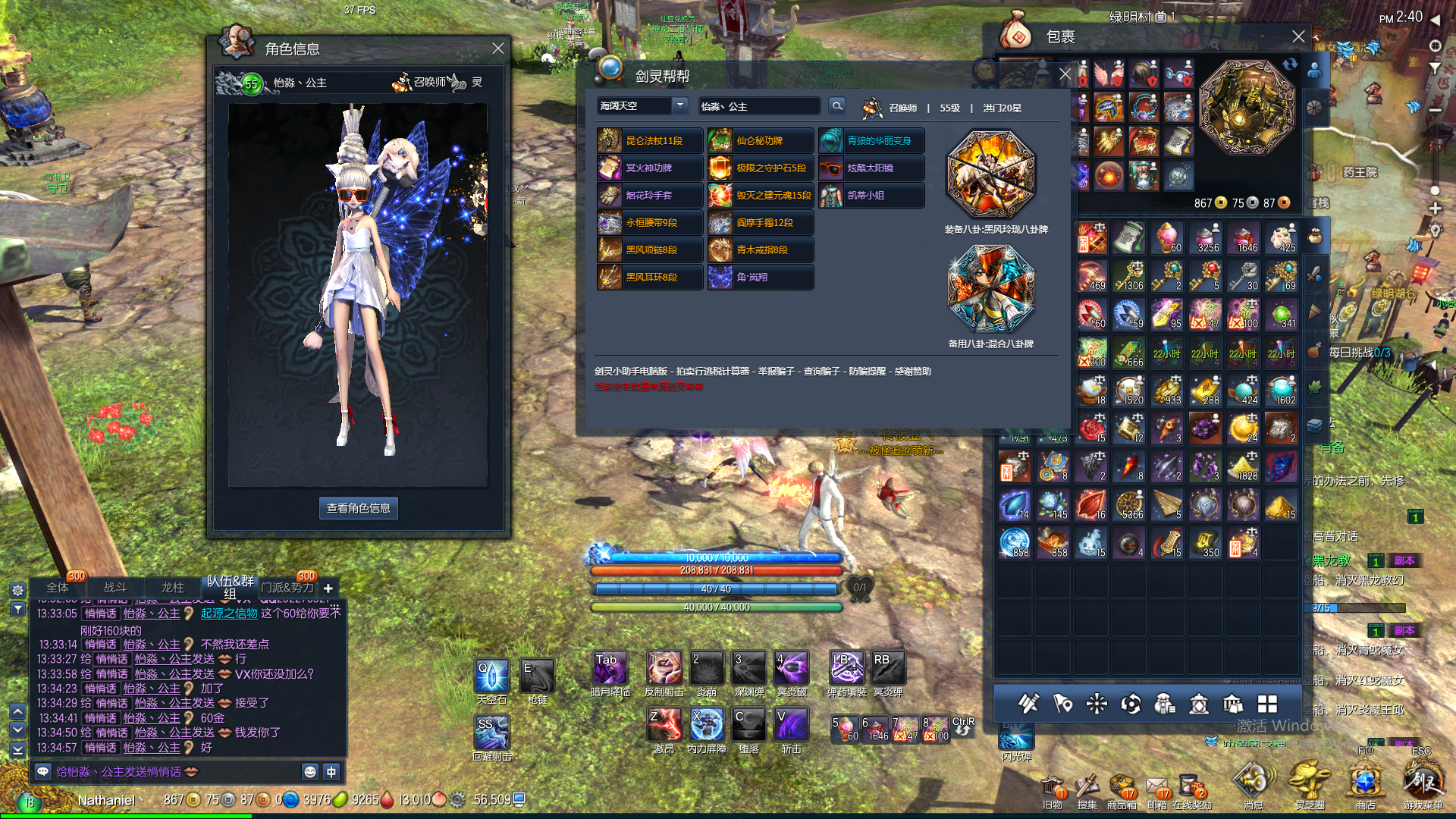
Task: Click the magnifier search button in 剑灵帮帮
Action: pos(836,106)
